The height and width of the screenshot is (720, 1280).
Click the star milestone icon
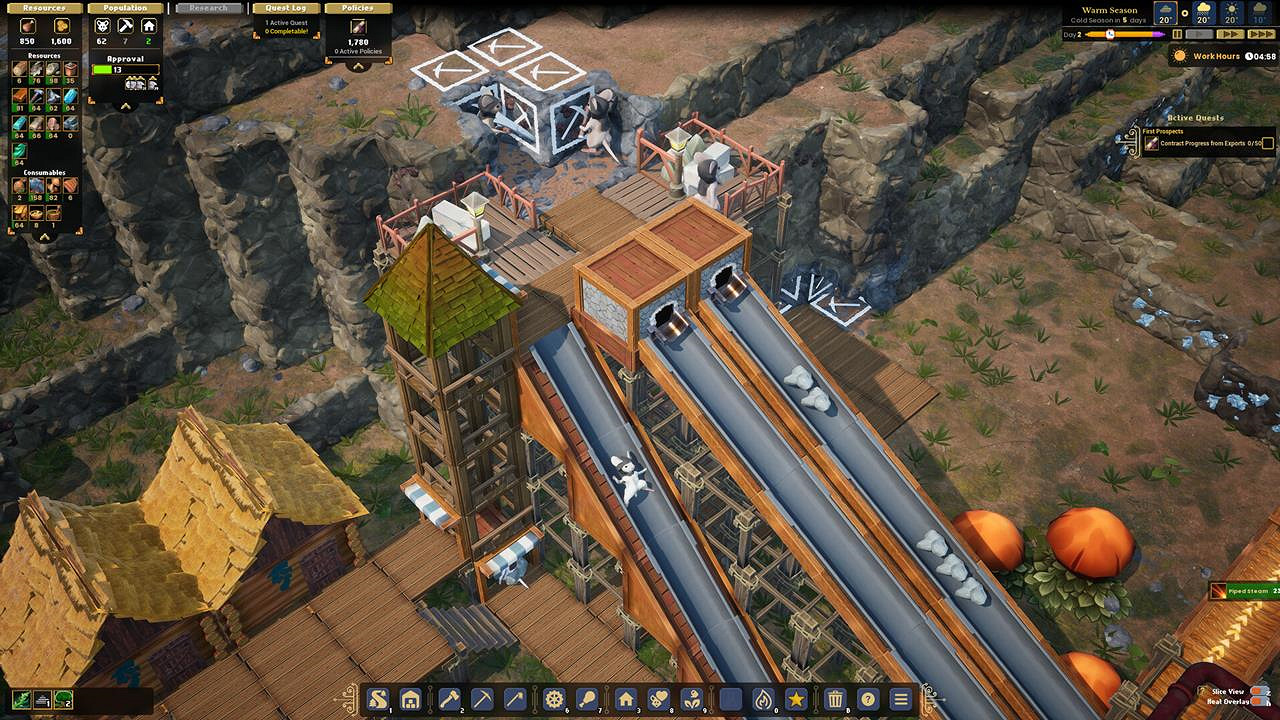pos(796,699)
